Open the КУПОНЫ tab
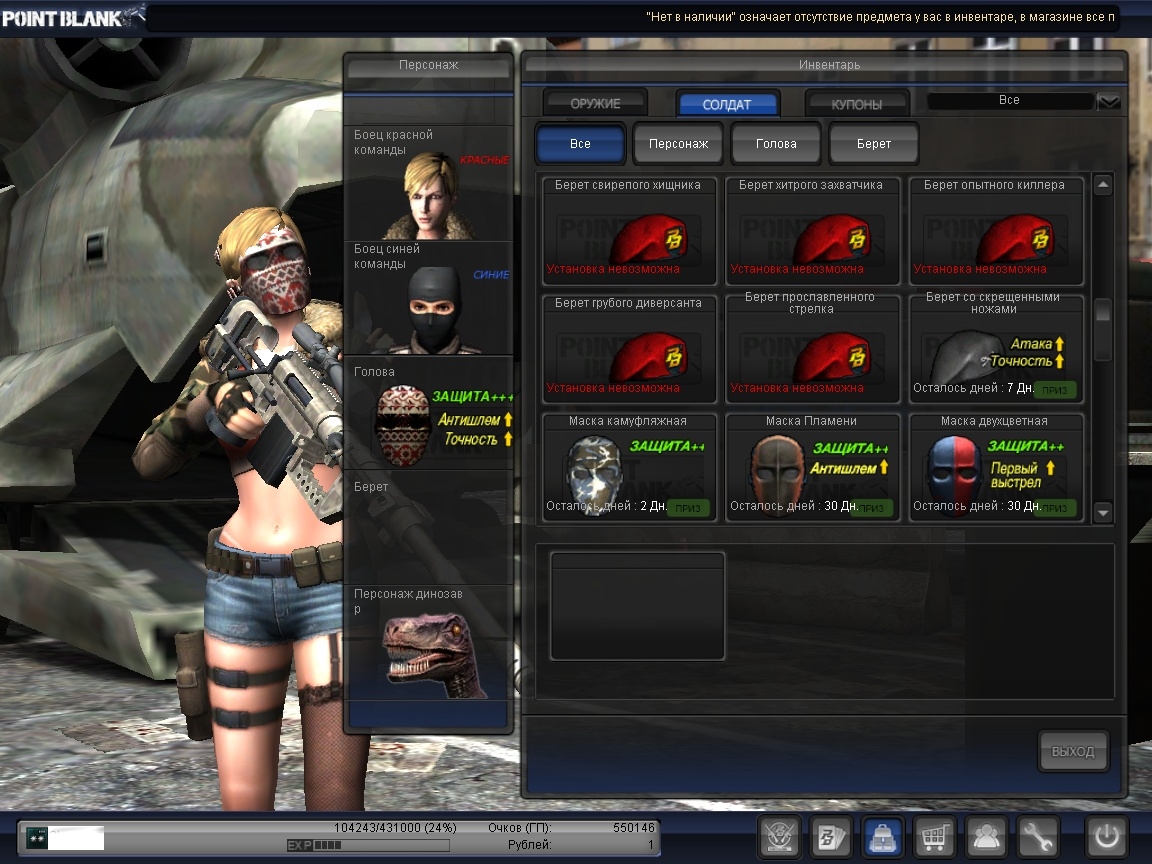The image size is (1152, 864). tap(857, 104)
